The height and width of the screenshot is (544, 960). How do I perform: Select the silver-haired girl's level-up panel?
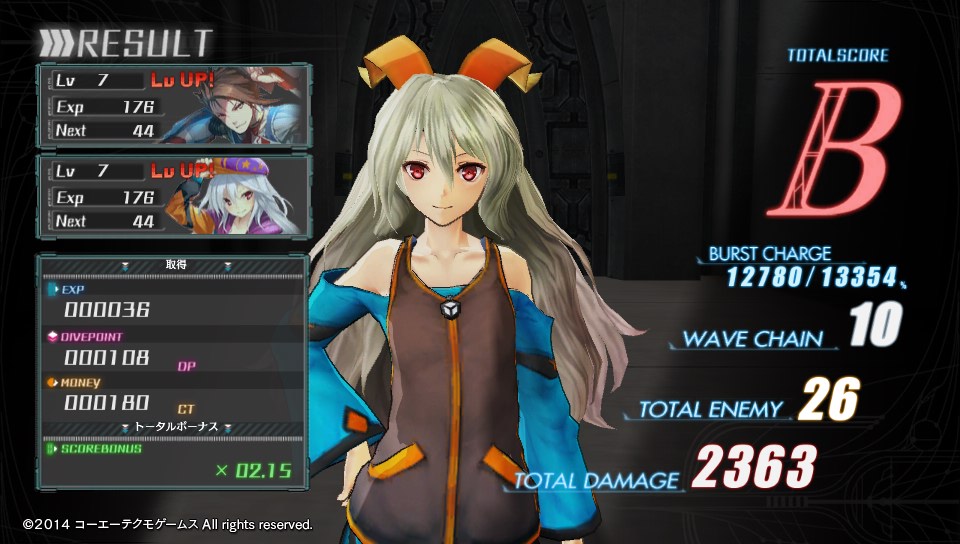coord(175,195)
